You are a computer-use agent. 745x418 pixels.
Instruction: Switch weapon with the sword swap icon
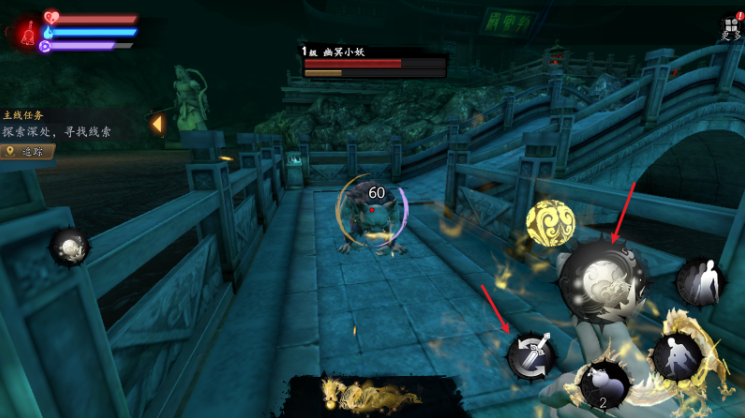531,352
